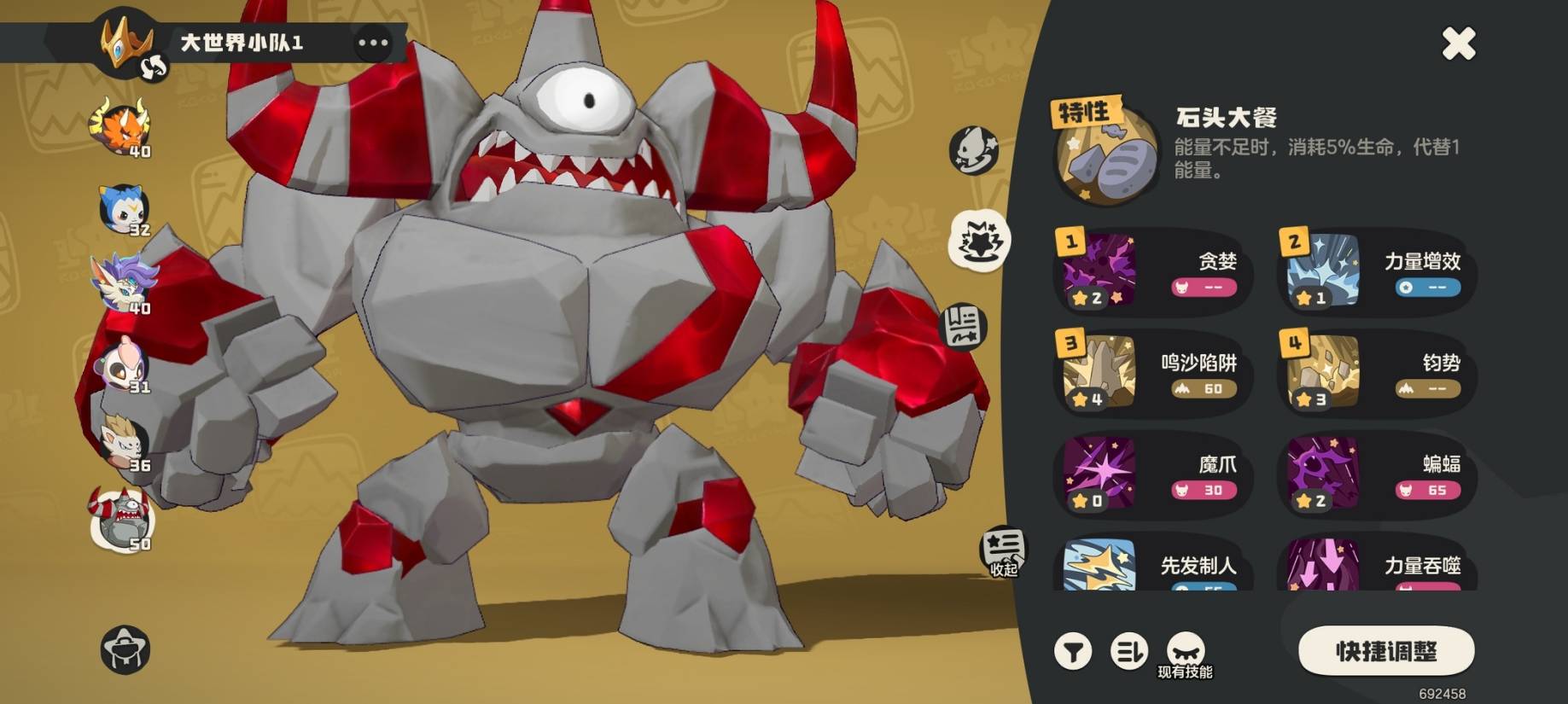Select the blue penguin level 32 teammate
The width and height of the screenshot is (1568, 704).
coord(122,209)
